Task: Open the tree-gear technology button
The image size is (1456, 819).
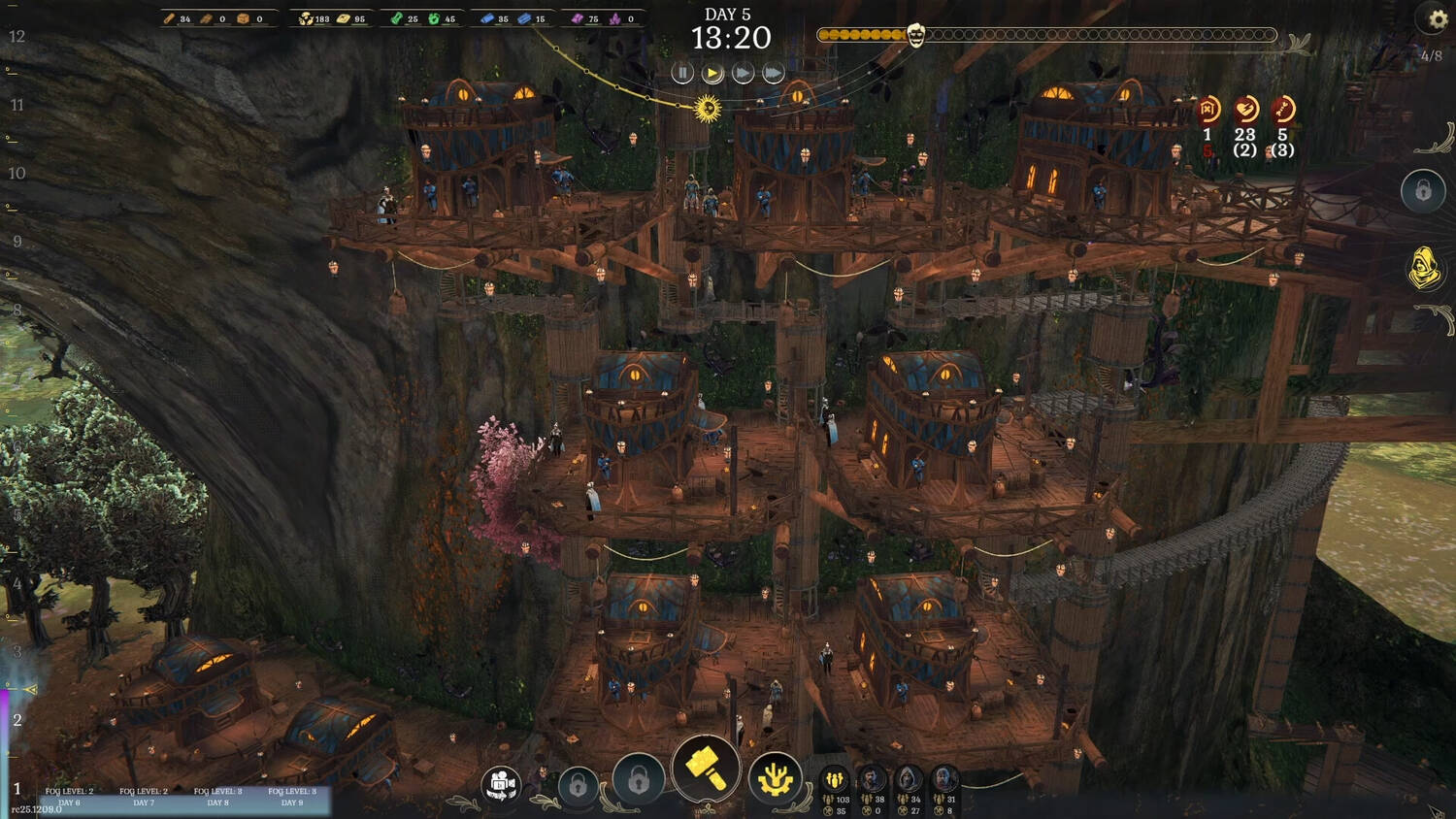Action: point(774,779)
